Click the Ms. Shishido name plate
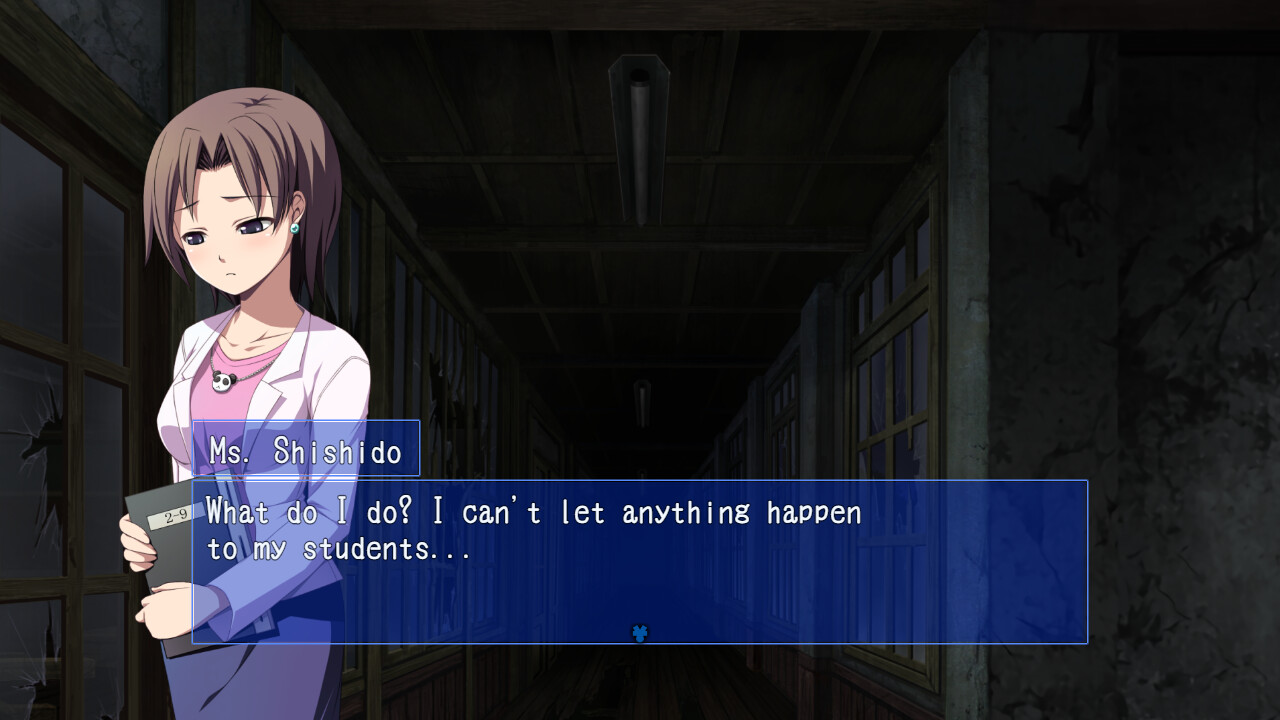1280x720 pixels. coord(310,450)
